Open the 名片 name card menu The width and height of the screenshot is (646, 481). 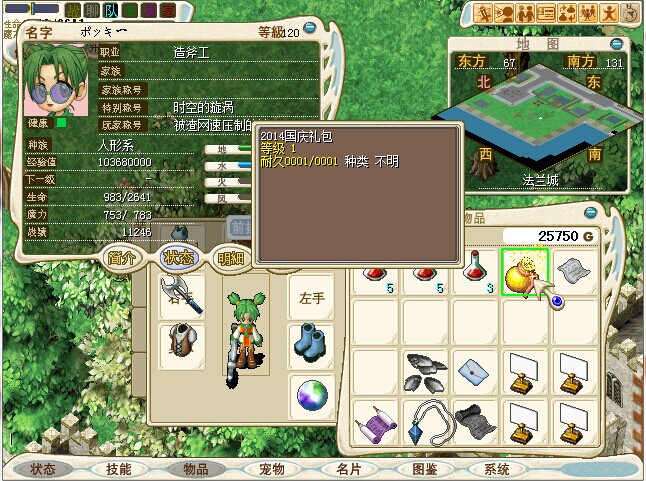point(348,468)
